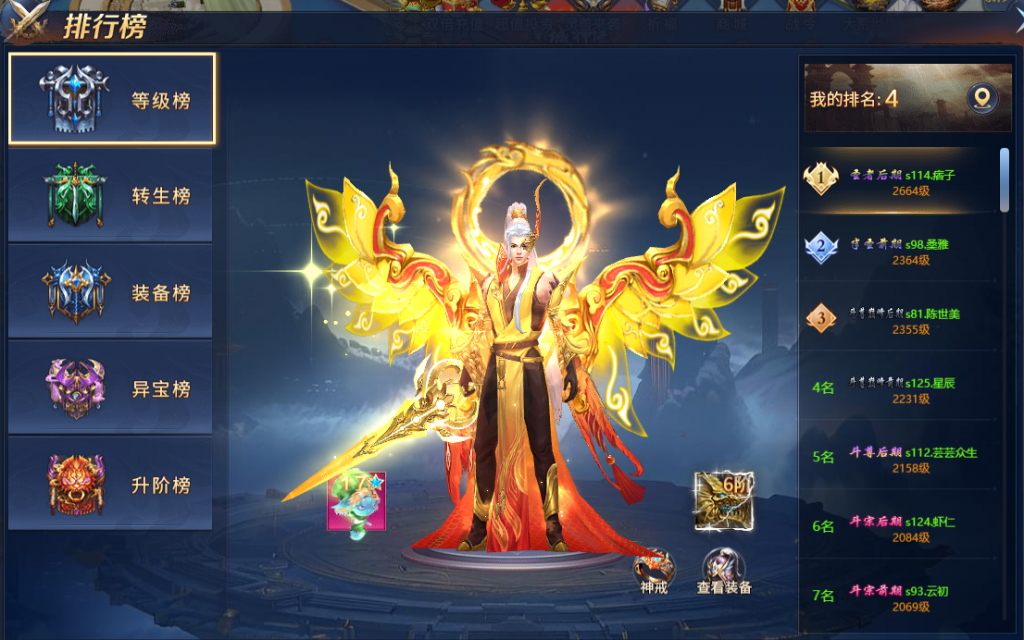
Task: Click the ranking list scrollbar
Action: click(1004, 180)
